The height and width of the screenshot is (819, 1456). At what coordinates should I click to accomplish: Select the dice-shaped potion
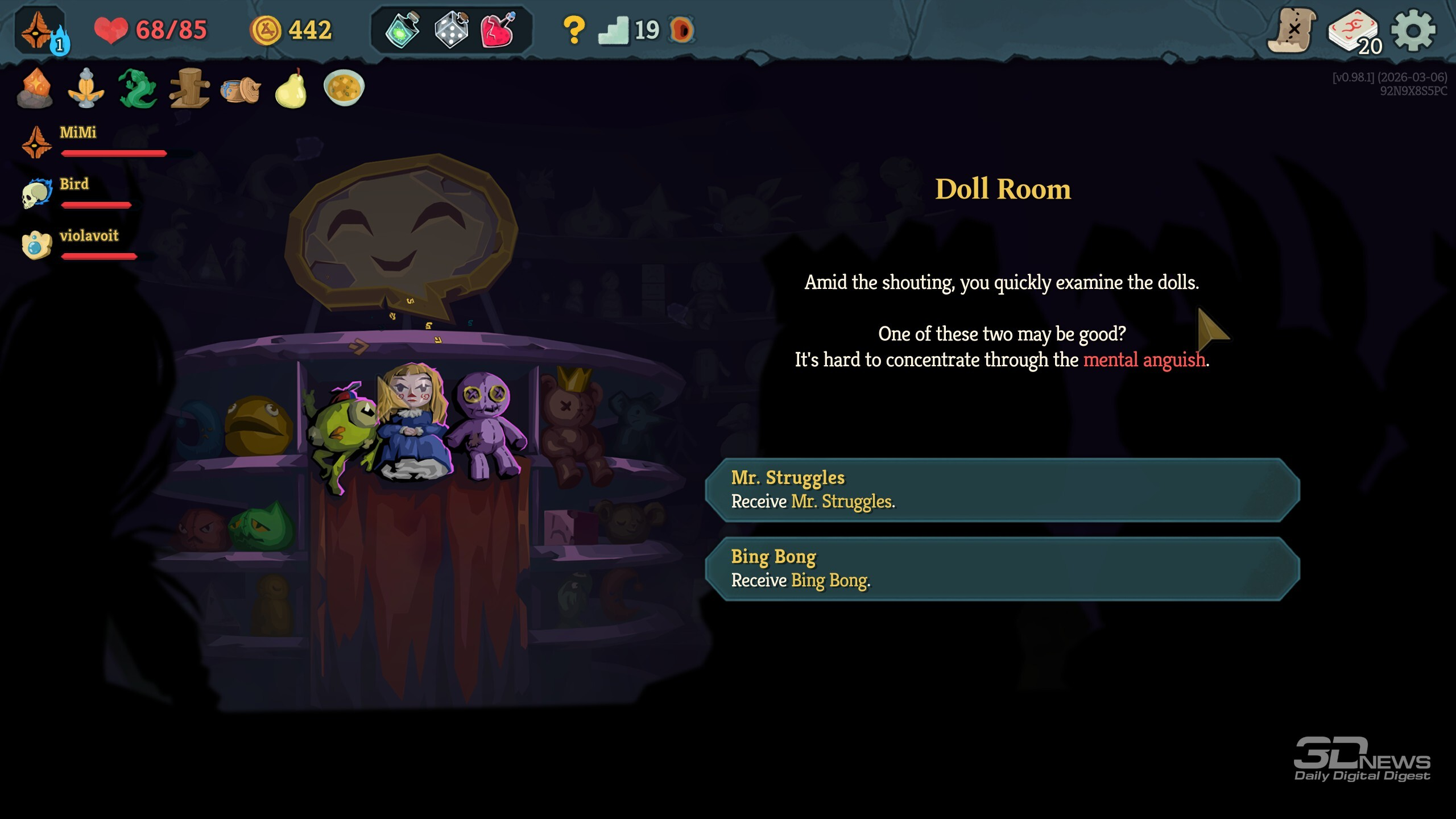coord(451,30)
